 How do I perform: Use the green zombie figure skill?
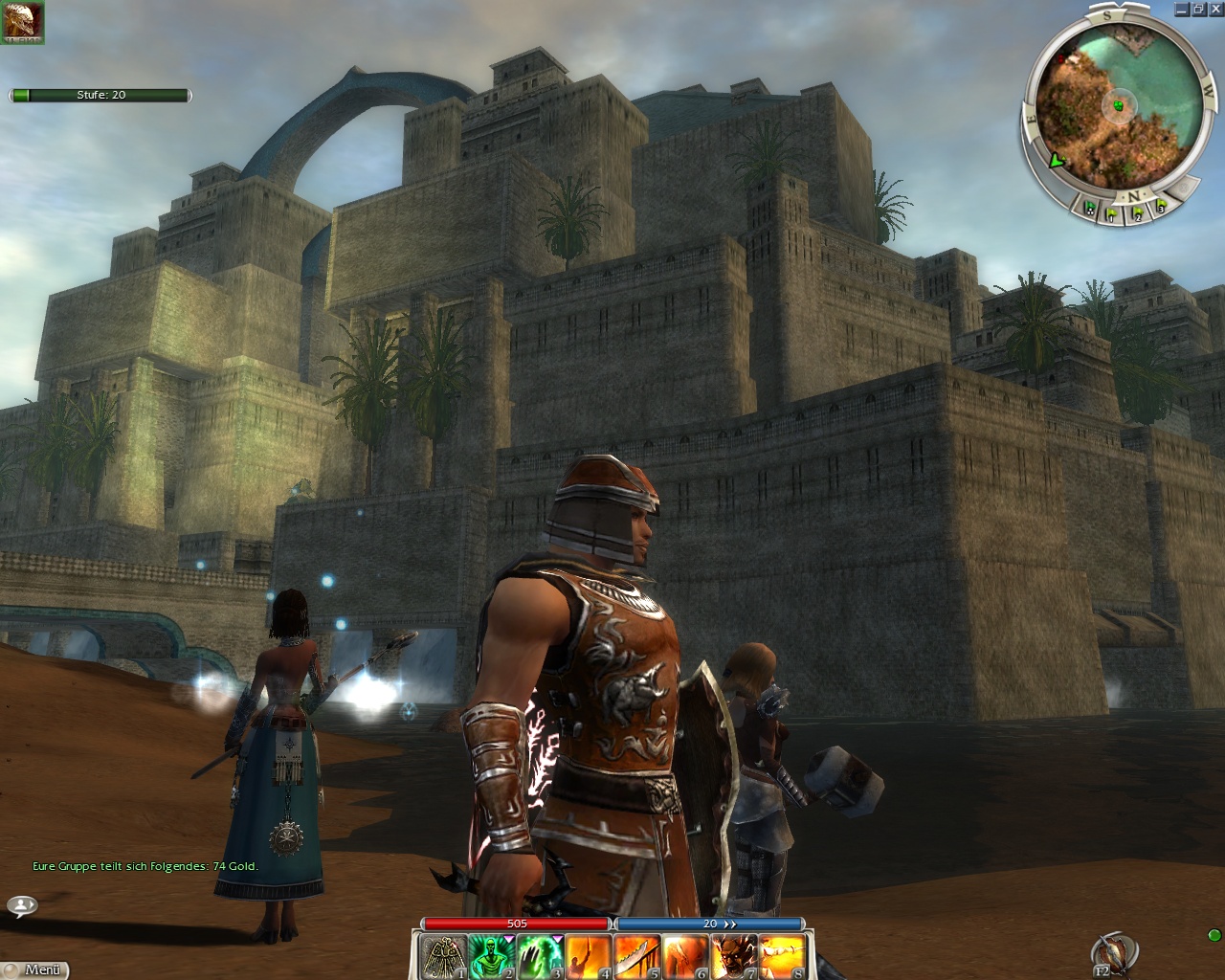492,956
